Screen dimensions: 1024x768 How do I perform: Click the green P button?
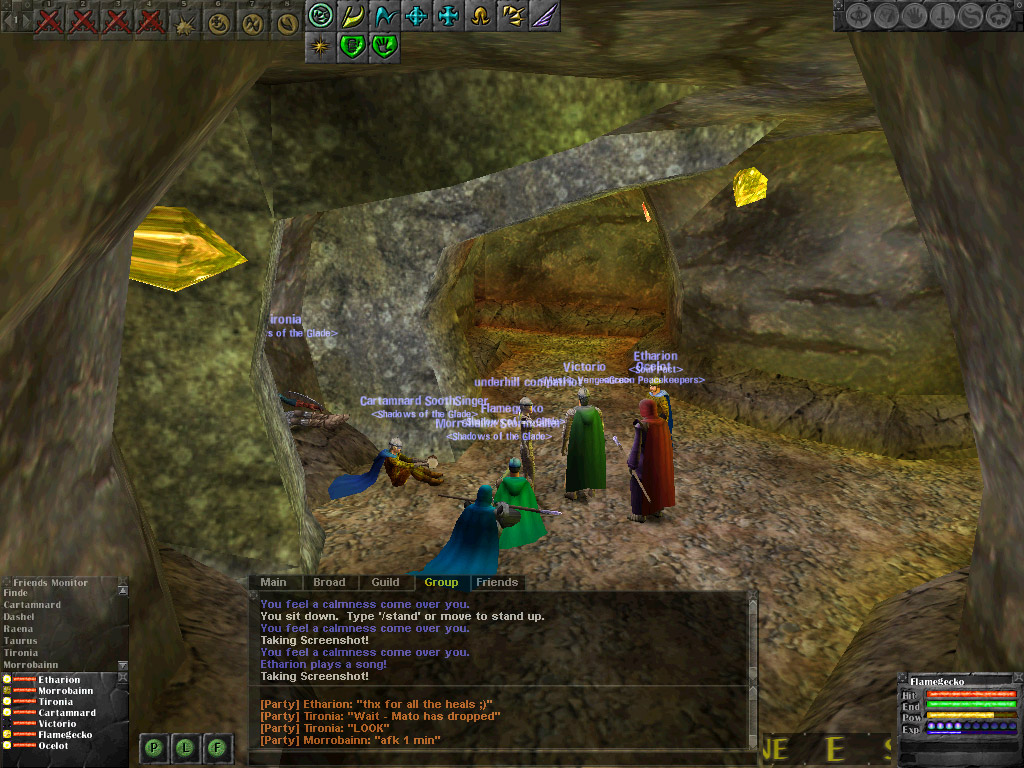click(x=154, y=746)
